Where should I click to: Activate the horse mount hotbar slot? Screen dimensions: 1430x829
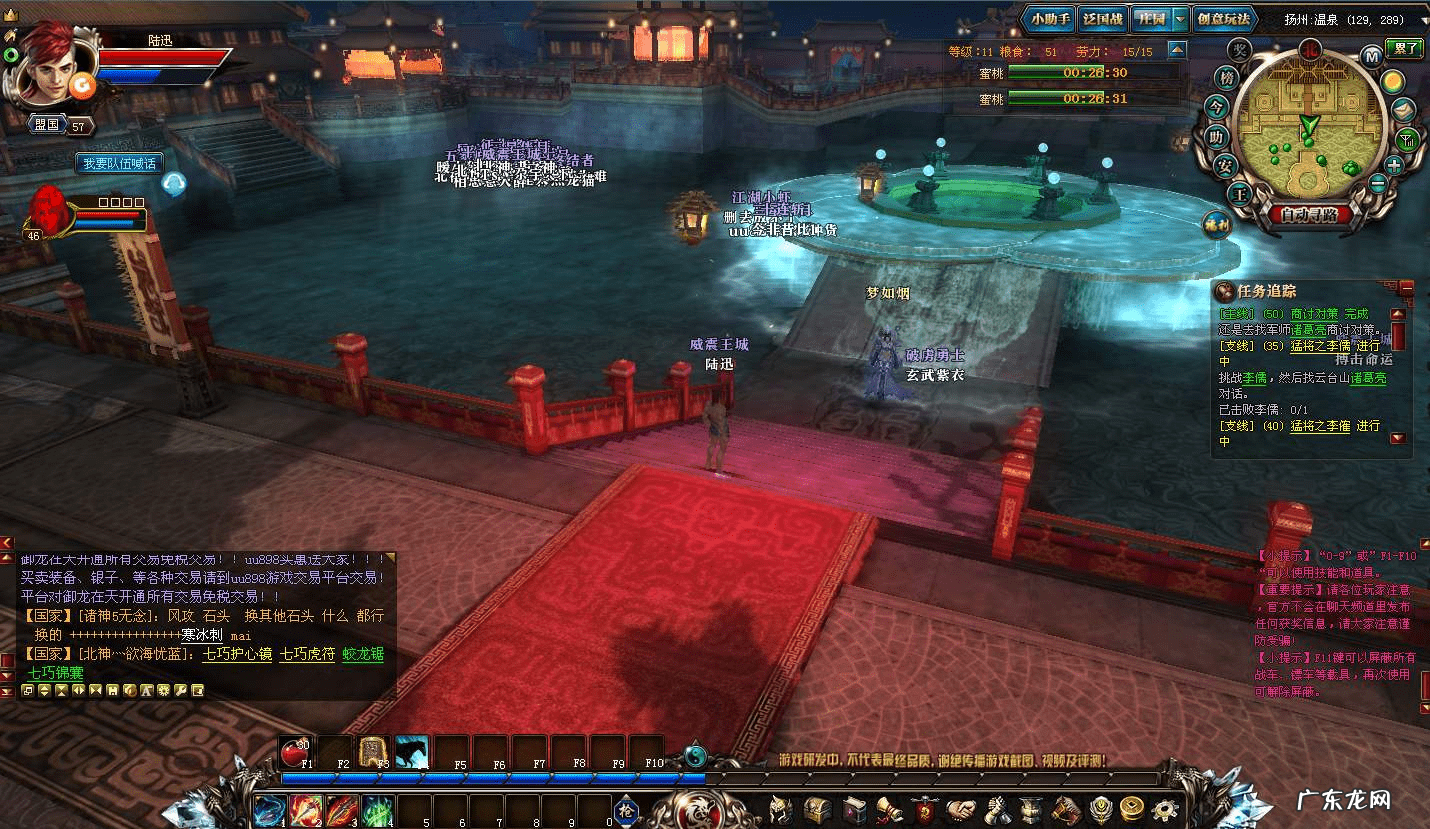(x=412, y=750)
